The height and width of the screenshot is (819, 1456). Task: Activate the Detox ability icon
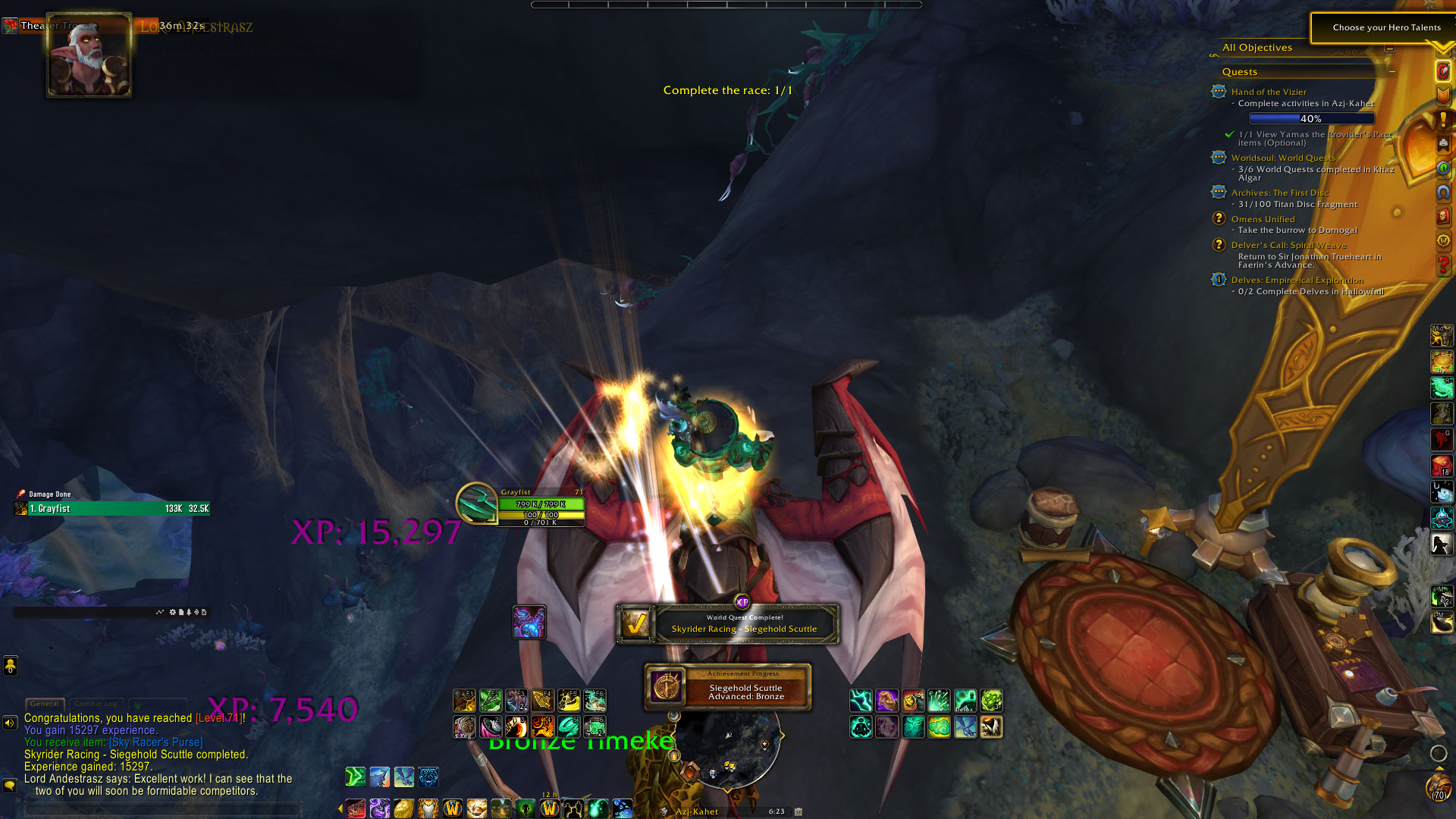[x=965, y=701]
